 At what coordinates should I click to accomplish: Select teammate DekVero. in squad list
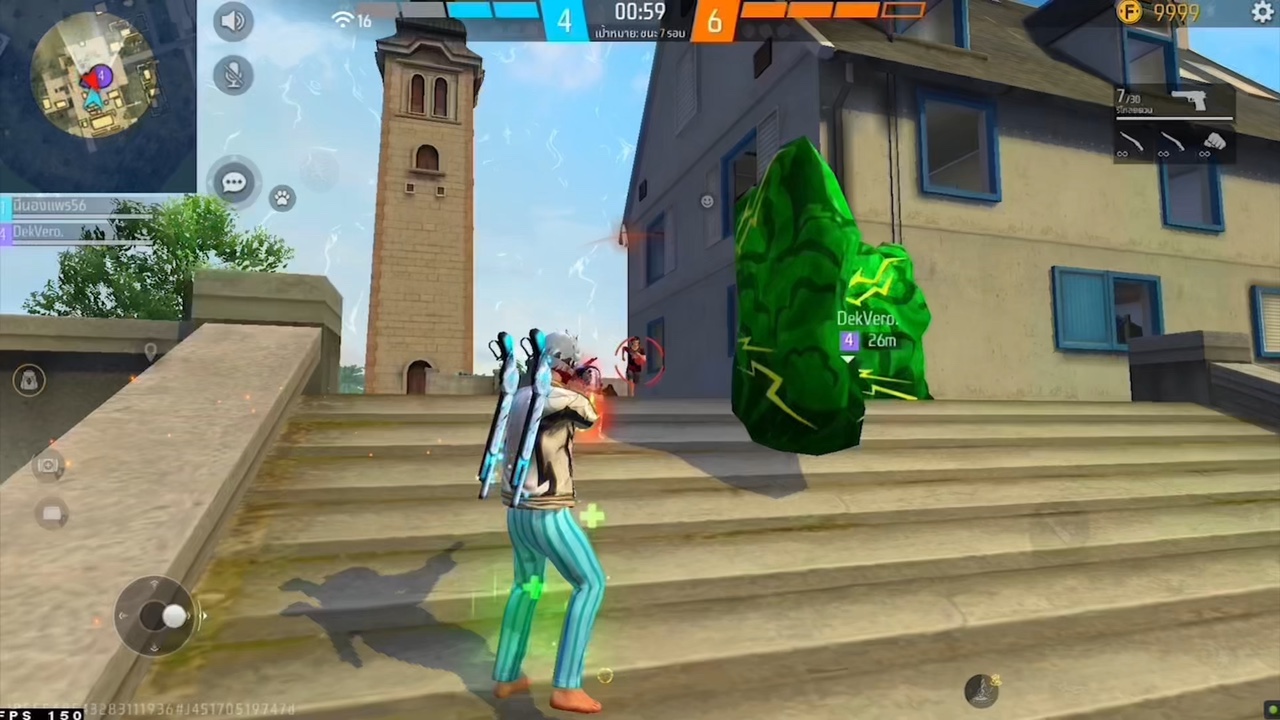pos(40,232)
